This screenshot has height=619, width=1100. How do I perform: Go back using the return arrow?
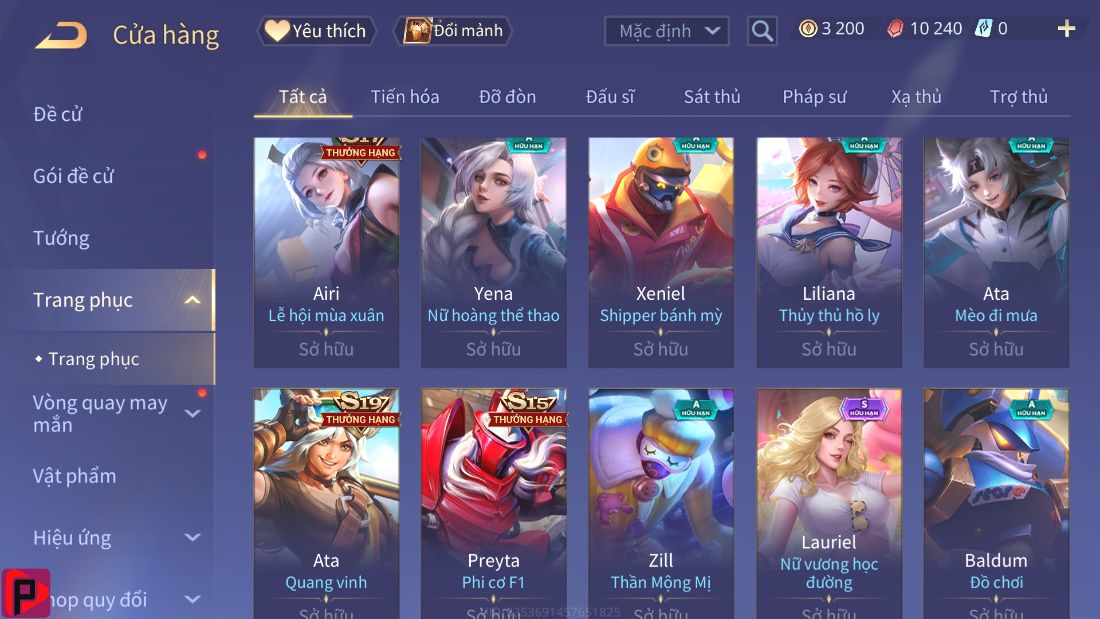click(x=61, y=36)
